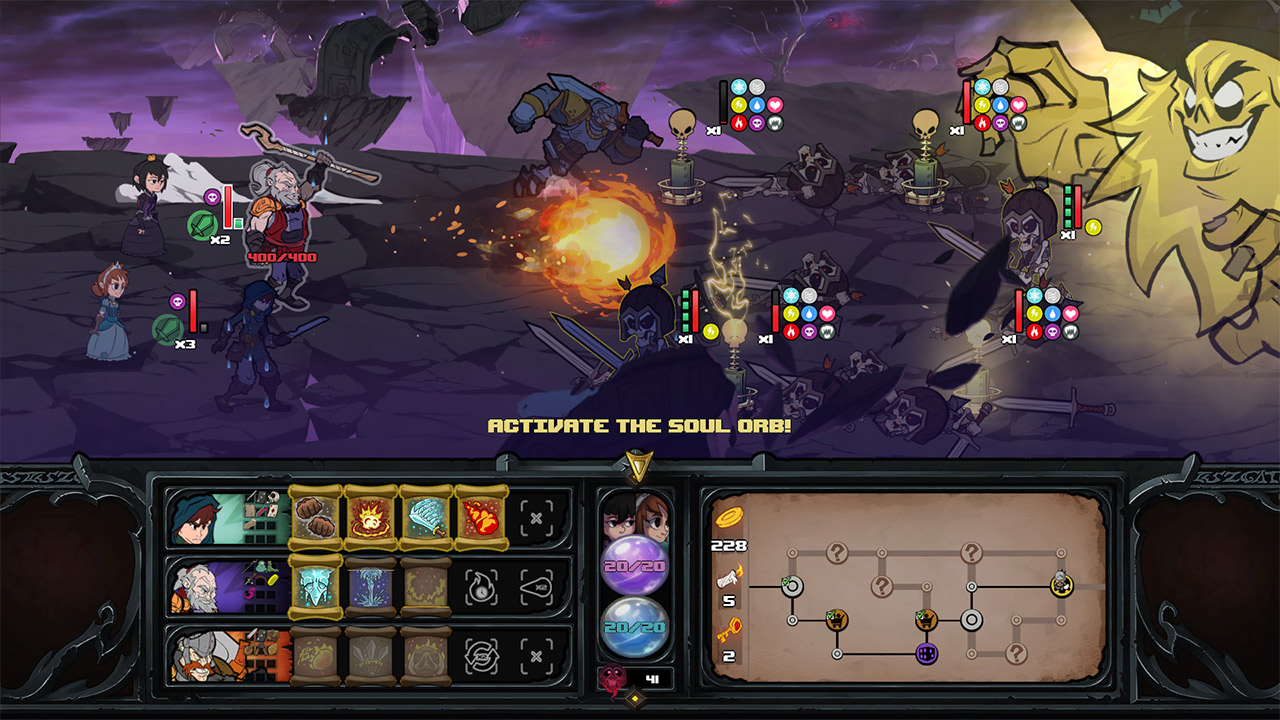Toggle the x2 rotation targeting option
1280x720 pixels.
(480, 657)
